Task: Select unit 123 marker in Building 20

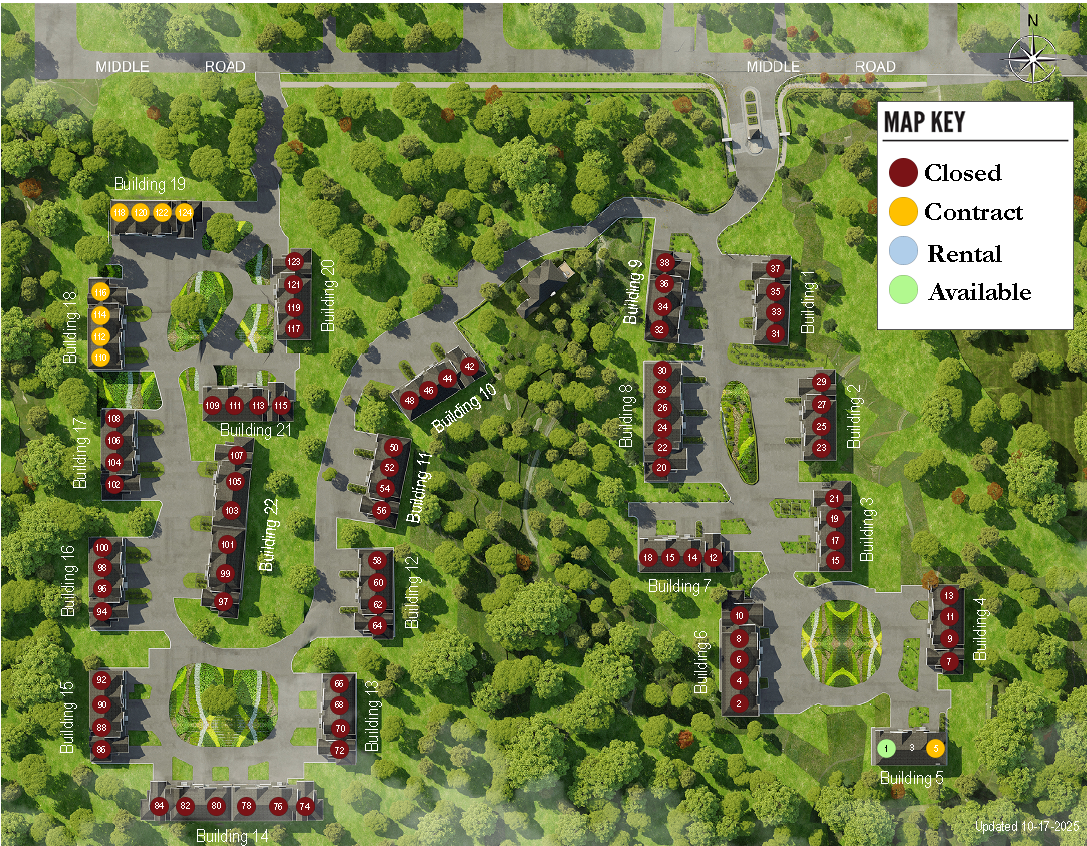Action: coord(294,262)
